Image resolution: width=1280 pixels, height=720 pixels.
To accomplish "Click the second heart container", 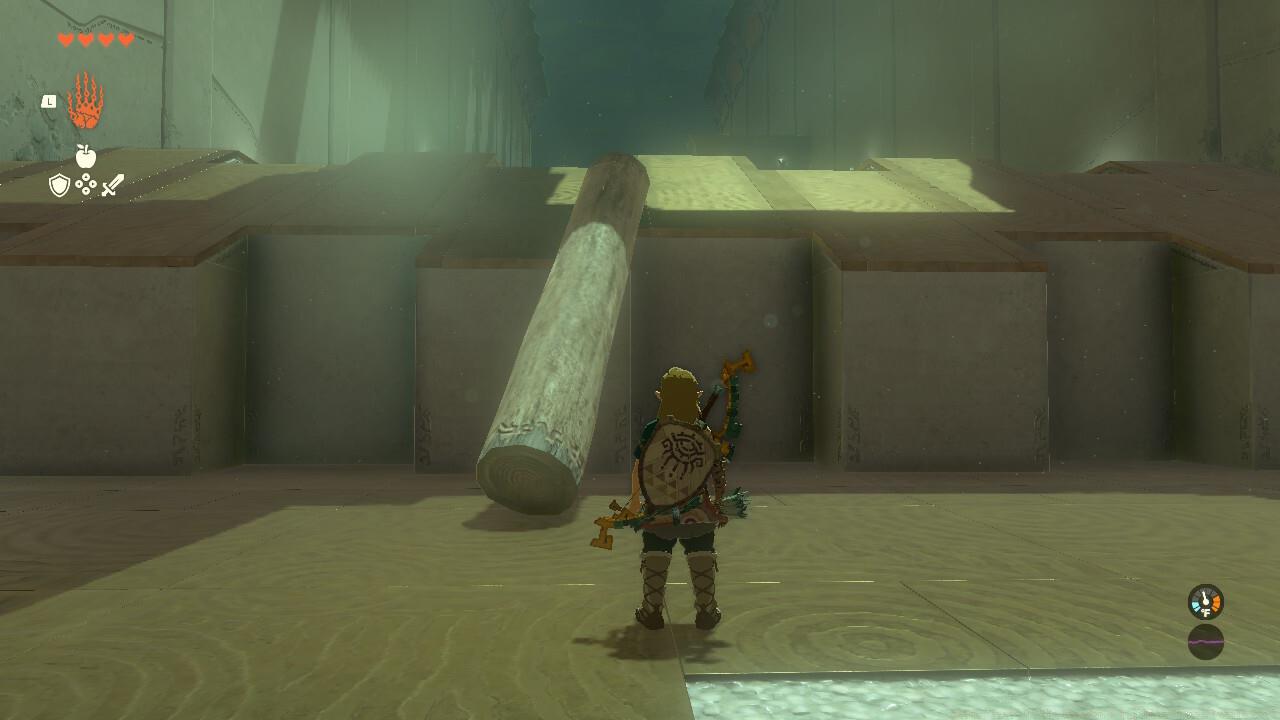I will (x=84, y=40).
